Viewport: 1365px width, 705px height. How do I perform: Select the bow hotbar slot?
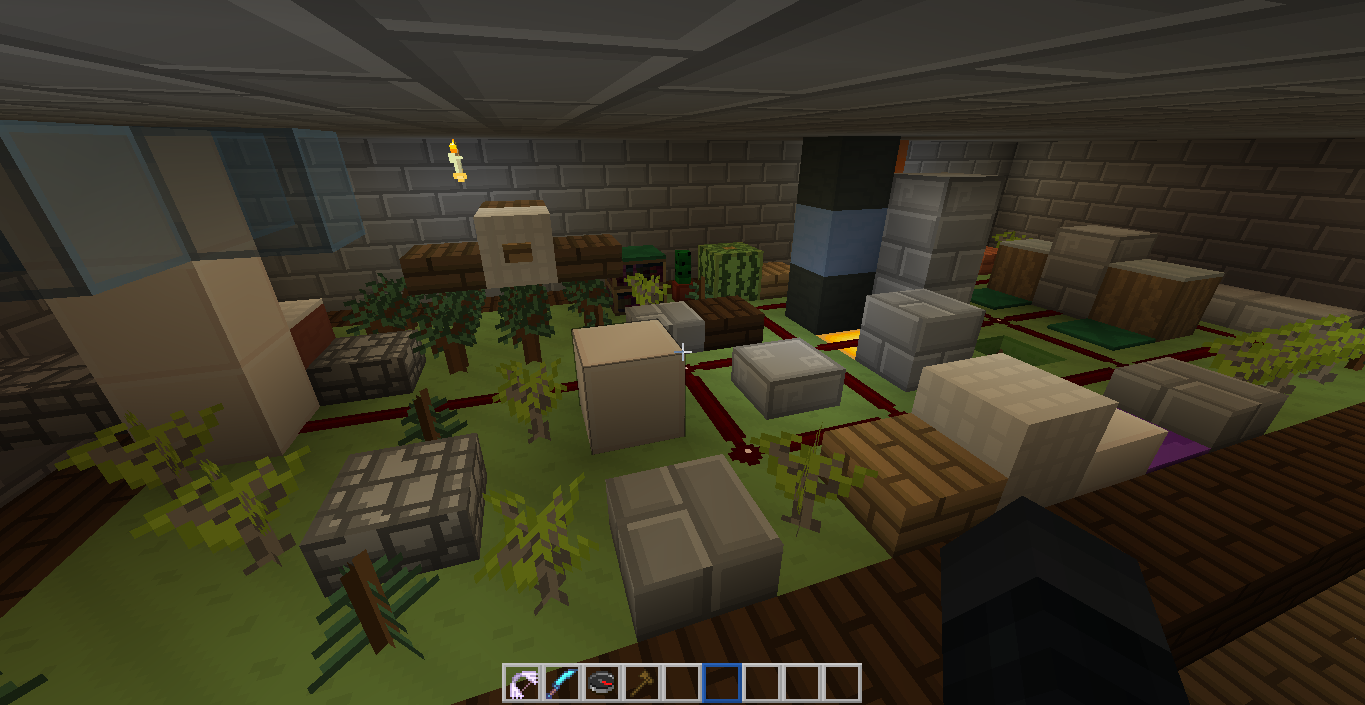point(522,683)
